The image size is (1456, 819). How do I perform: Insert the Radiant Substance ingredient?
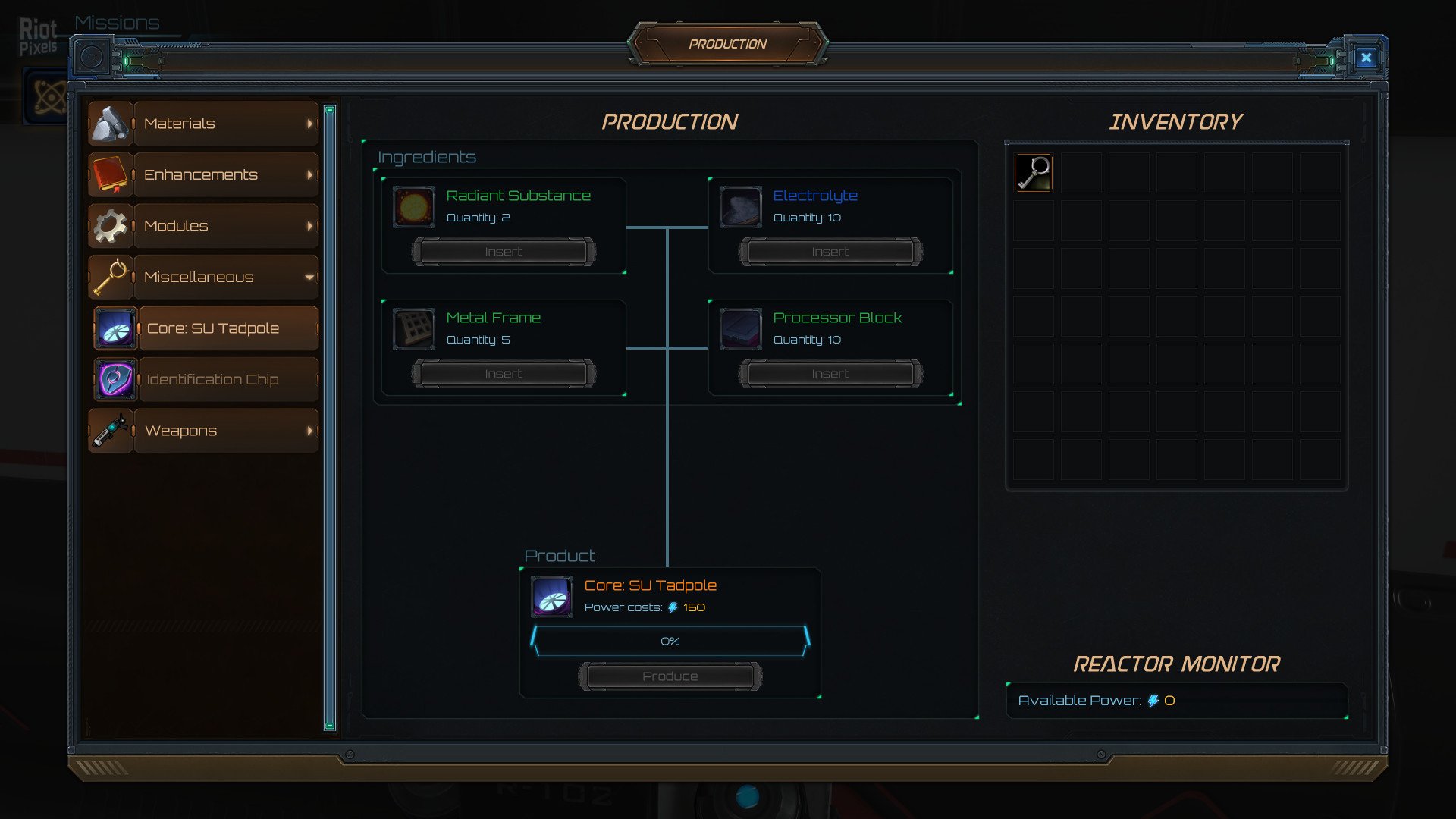(x=504, y=252)
